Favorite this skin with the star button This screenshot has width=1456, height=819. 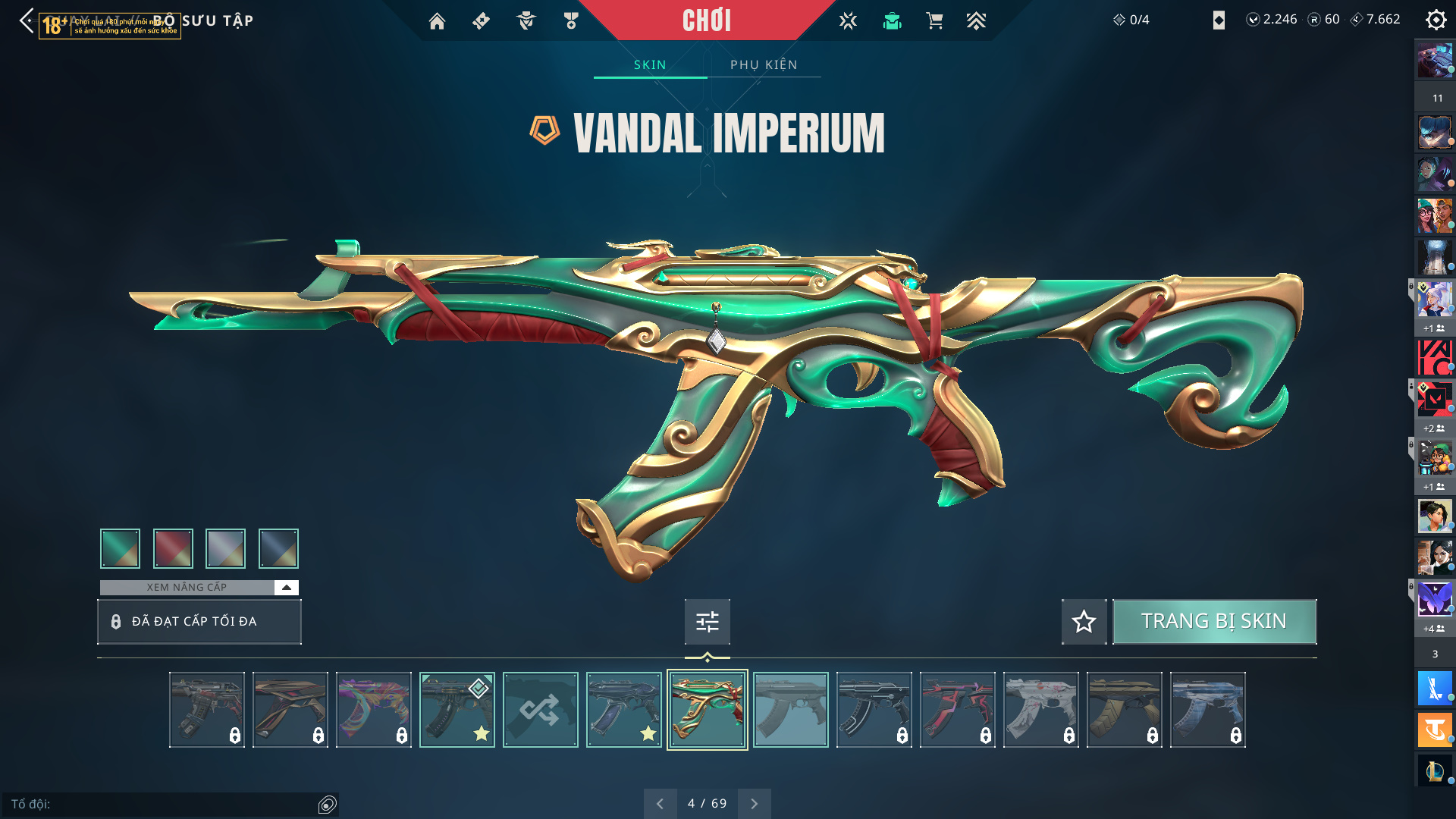(x=1084, y=622)
